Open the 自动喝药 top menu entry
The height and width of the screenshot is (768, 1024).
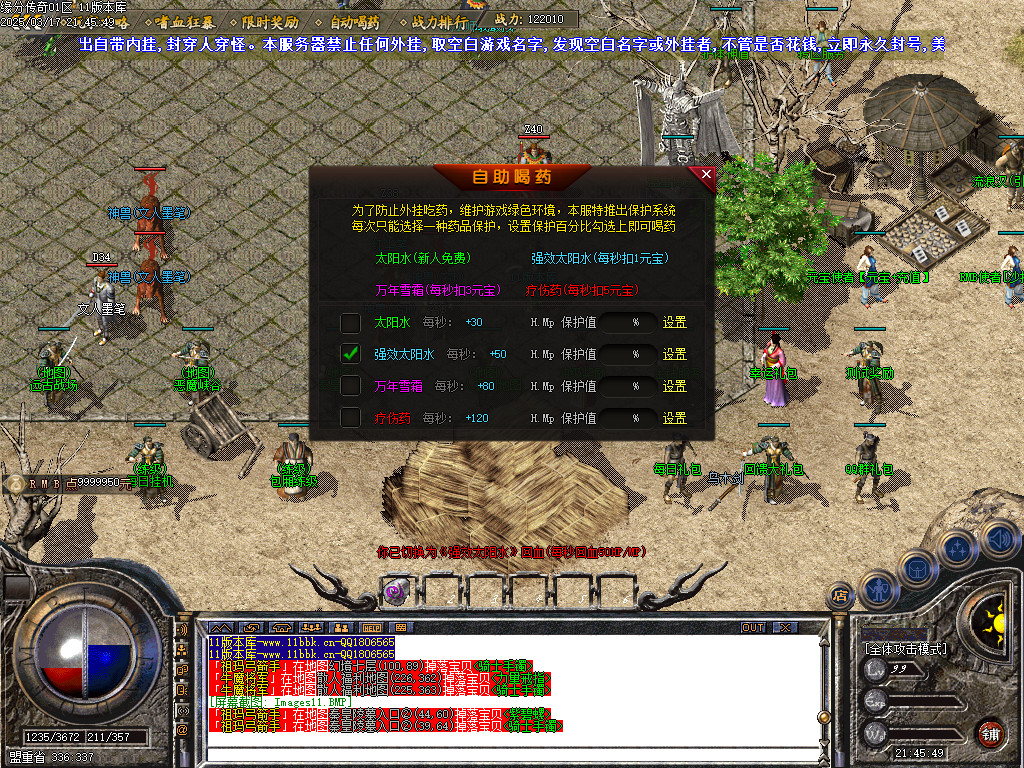click(354, 21)
